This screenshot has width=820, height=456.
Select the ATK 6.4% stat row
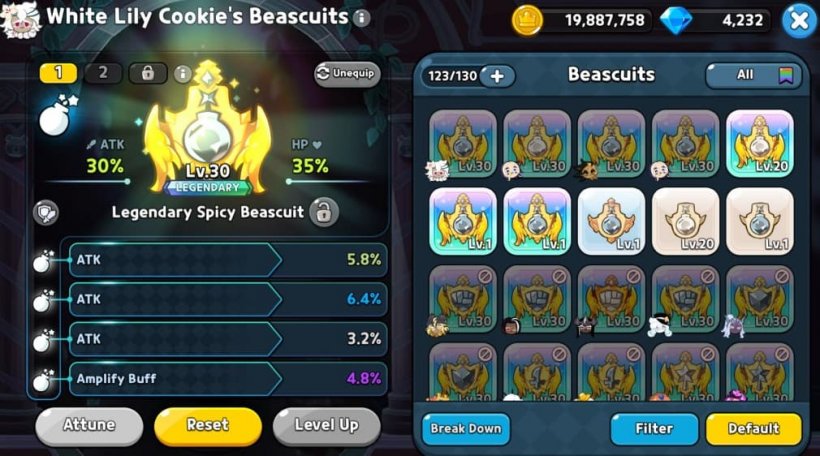coord(226,299)
